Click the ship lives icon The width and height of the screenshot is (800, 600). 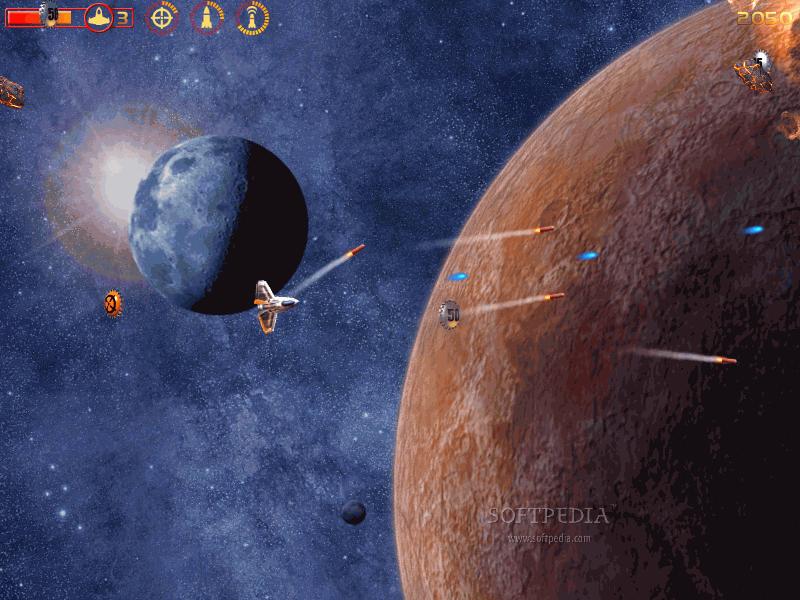coord(98,17)
